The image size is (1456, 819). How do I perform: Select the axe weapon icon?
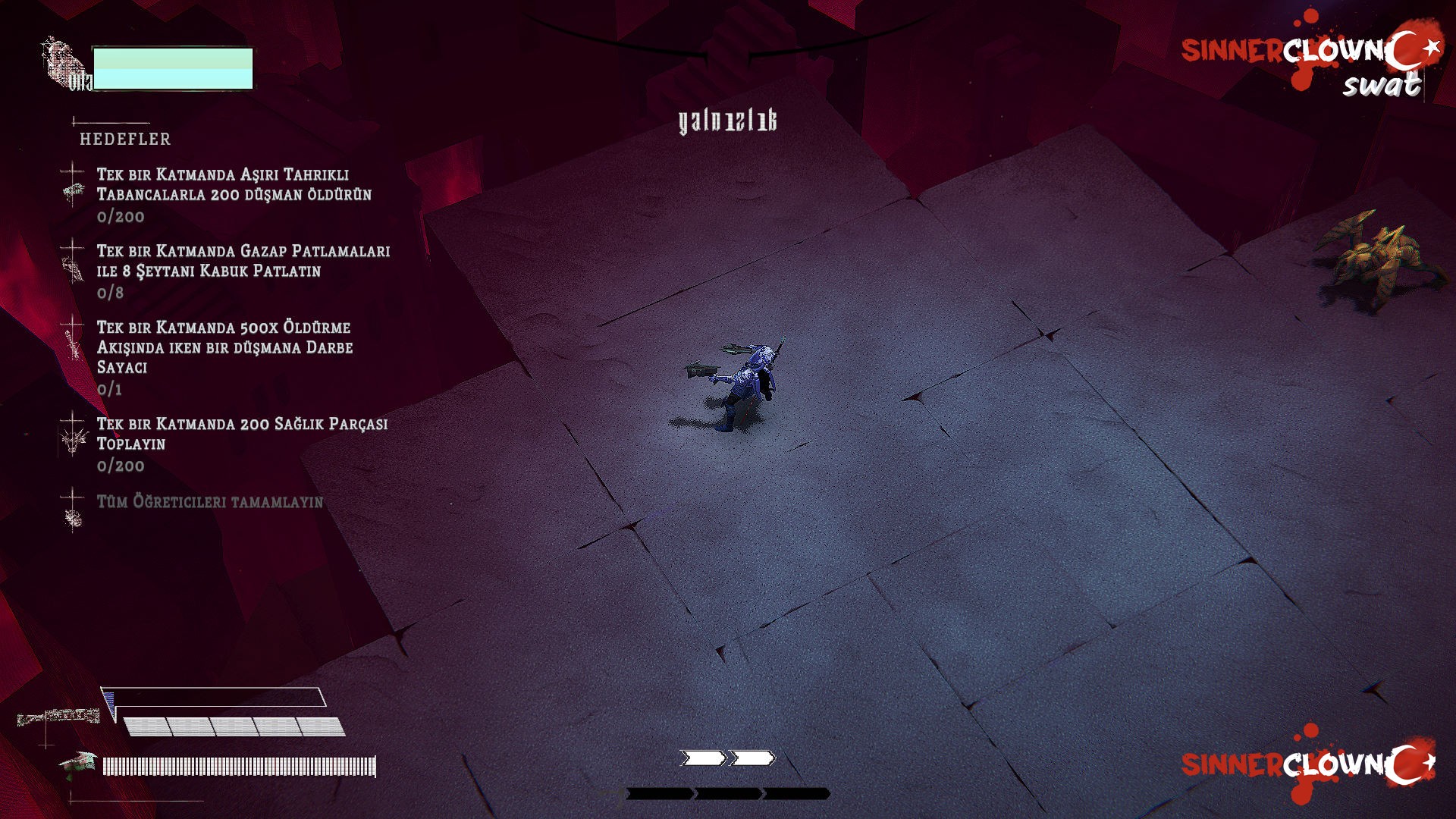coord(80,764)
